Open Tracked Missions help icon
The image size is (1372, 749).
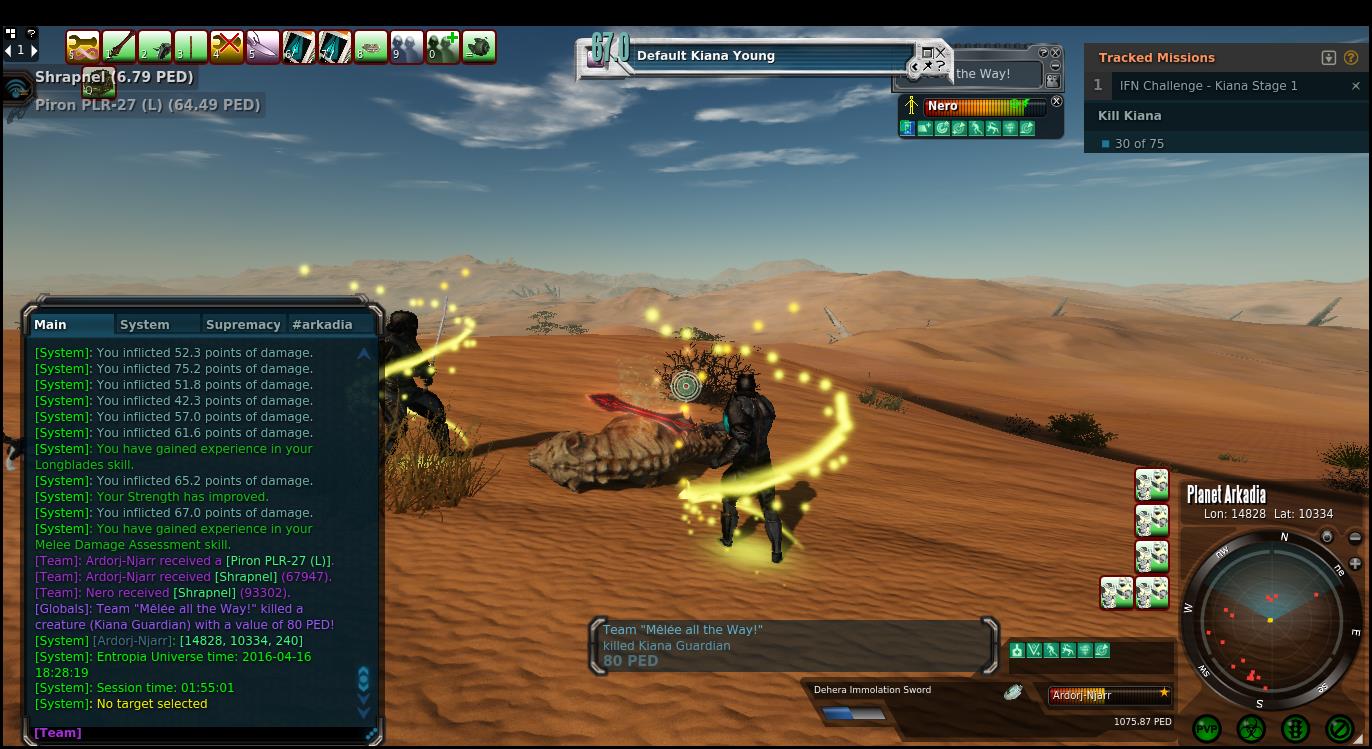tap(1350, 58)
